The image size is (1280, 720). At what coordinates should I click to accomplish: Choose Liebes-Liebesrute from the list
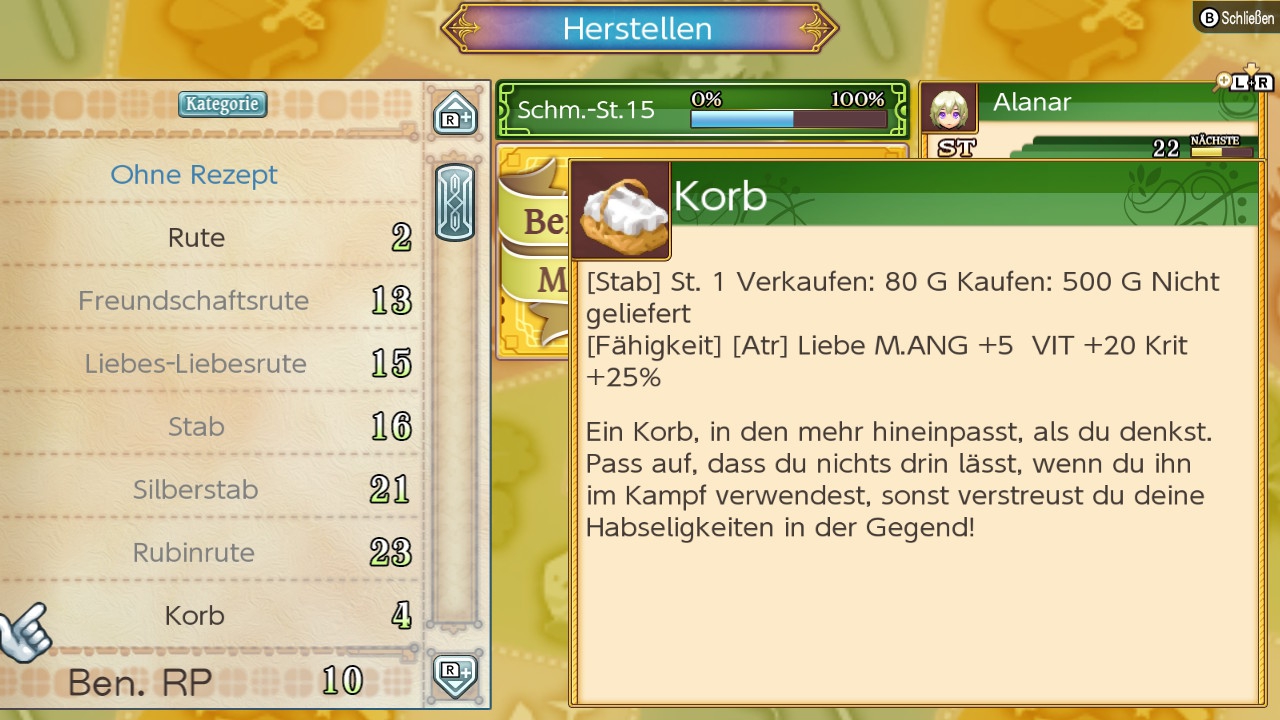coord(197,363)
